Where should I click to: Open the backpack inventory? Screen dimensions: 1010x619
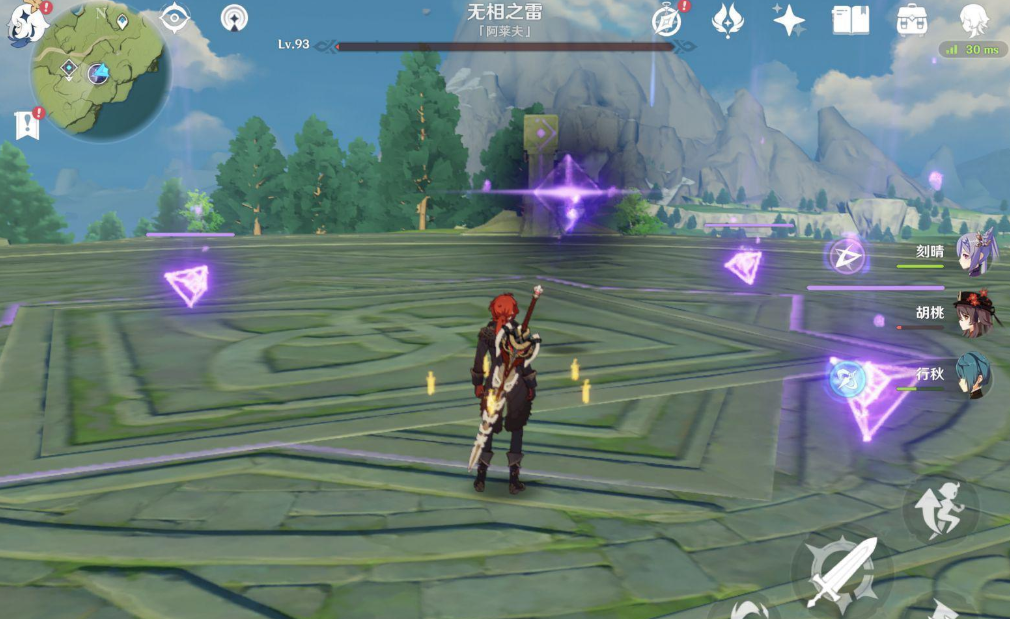pos(911,20)
